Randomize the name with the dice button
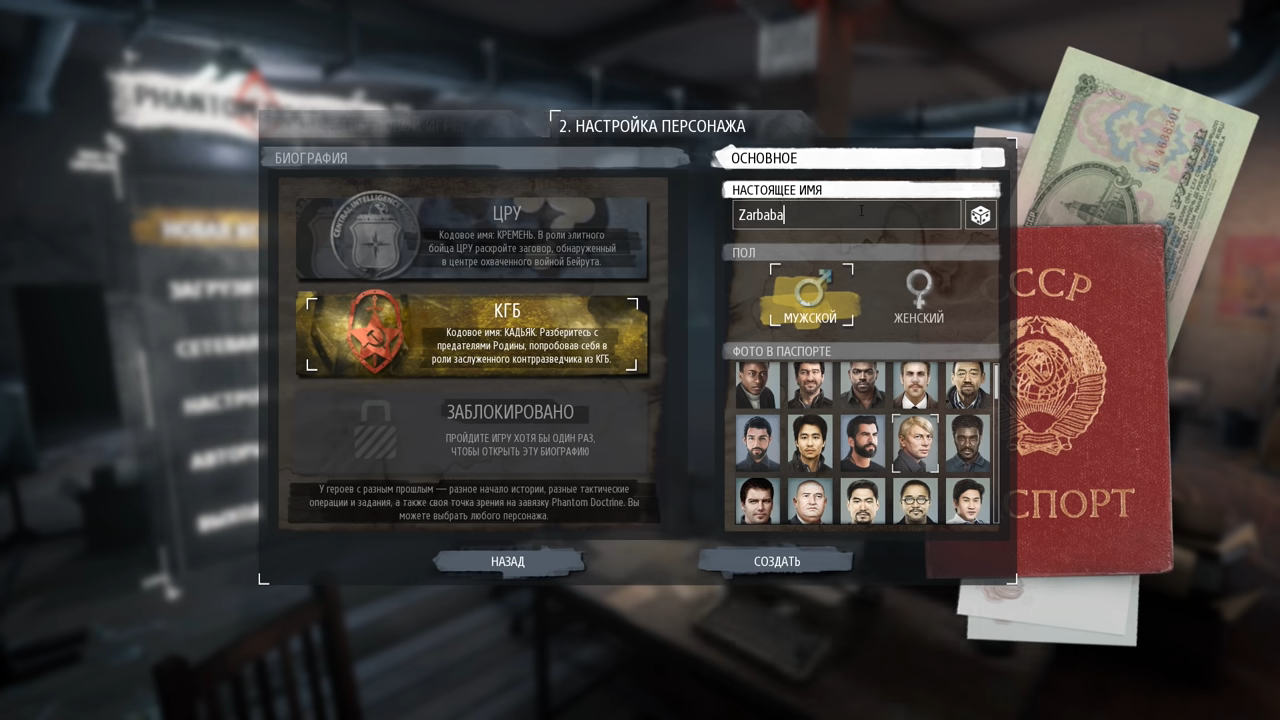 [x=981, y=215]
